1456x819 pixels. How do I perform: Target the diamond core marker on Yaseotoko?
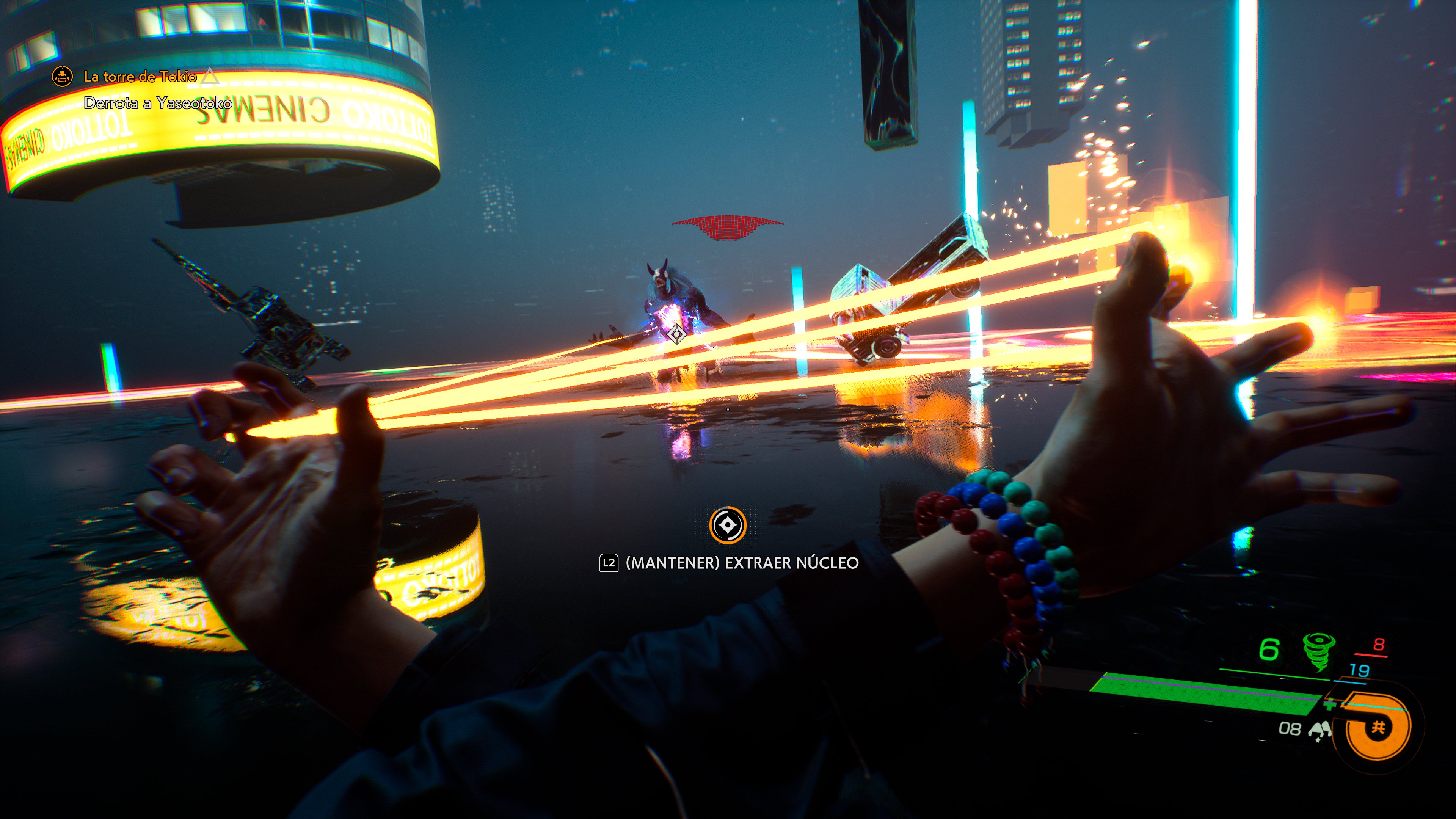[676, 334]
